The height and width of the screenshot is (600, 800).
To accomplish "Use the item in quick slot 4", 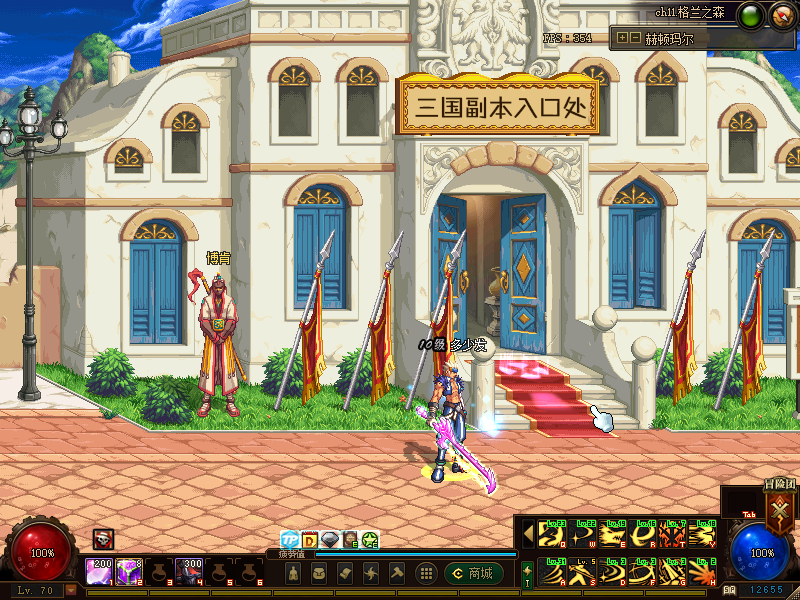I will coord(190,571).
